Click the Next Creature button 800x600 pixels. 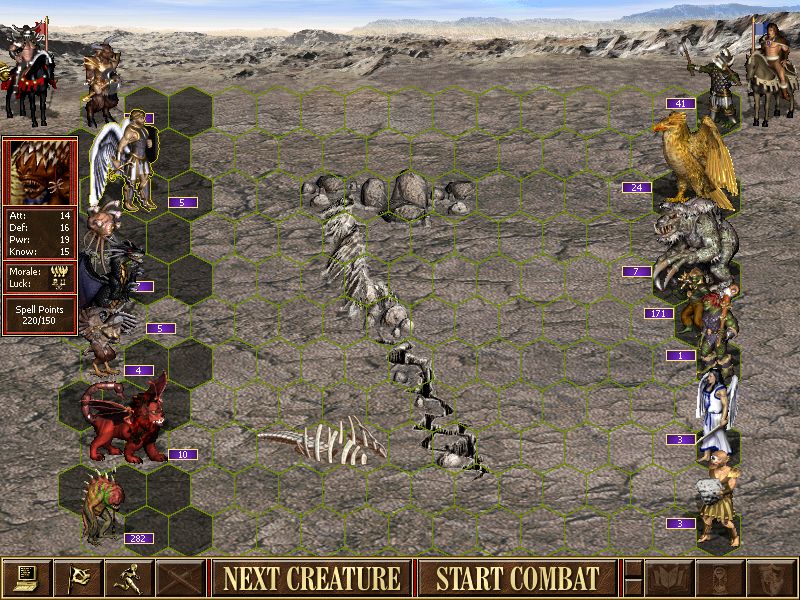[x=311, y=578]
